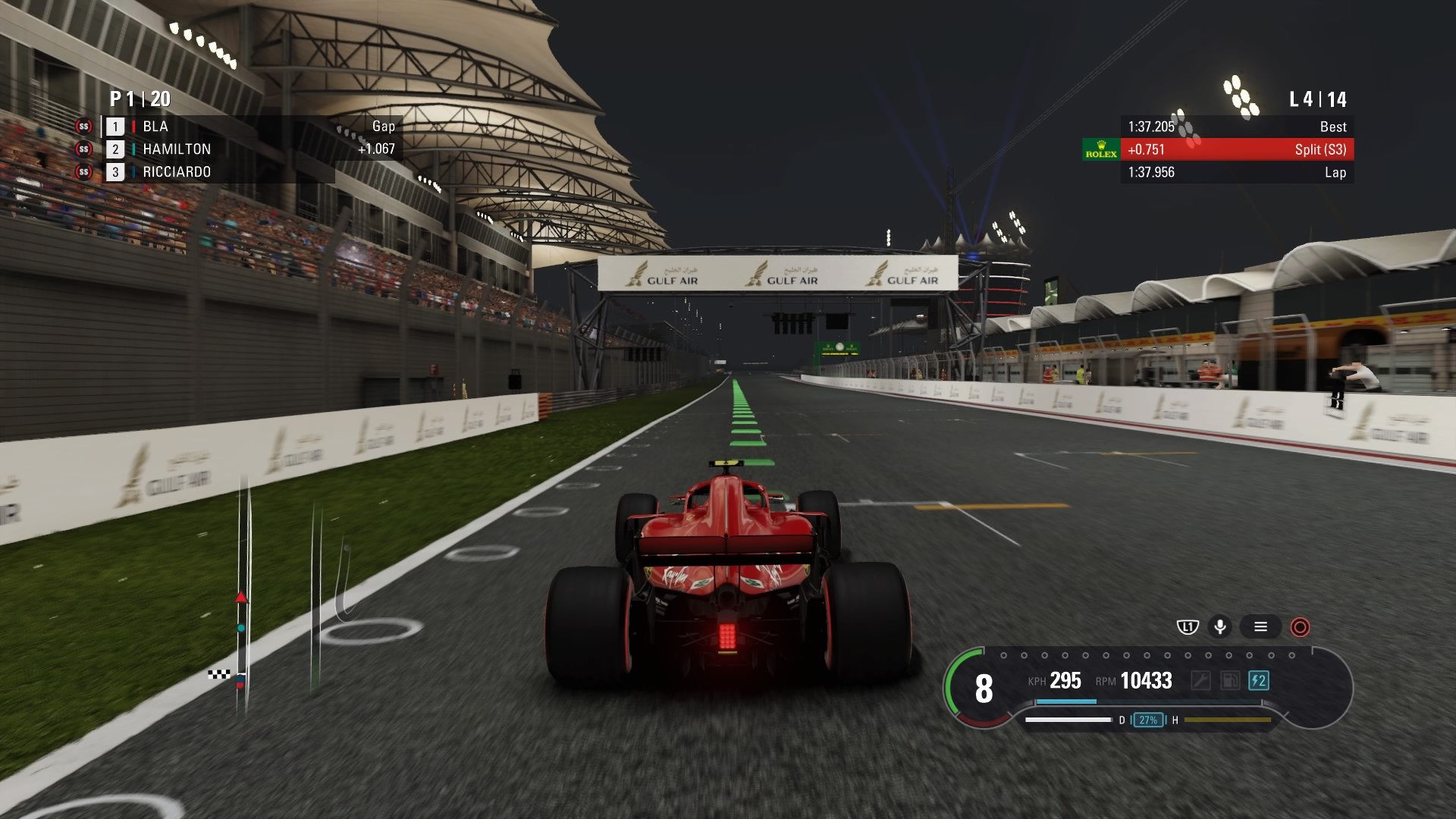1456x819 pixels.
Task: Click the Rolex sponsor logo in the timing panel
Action: (x=1102, y=150)
